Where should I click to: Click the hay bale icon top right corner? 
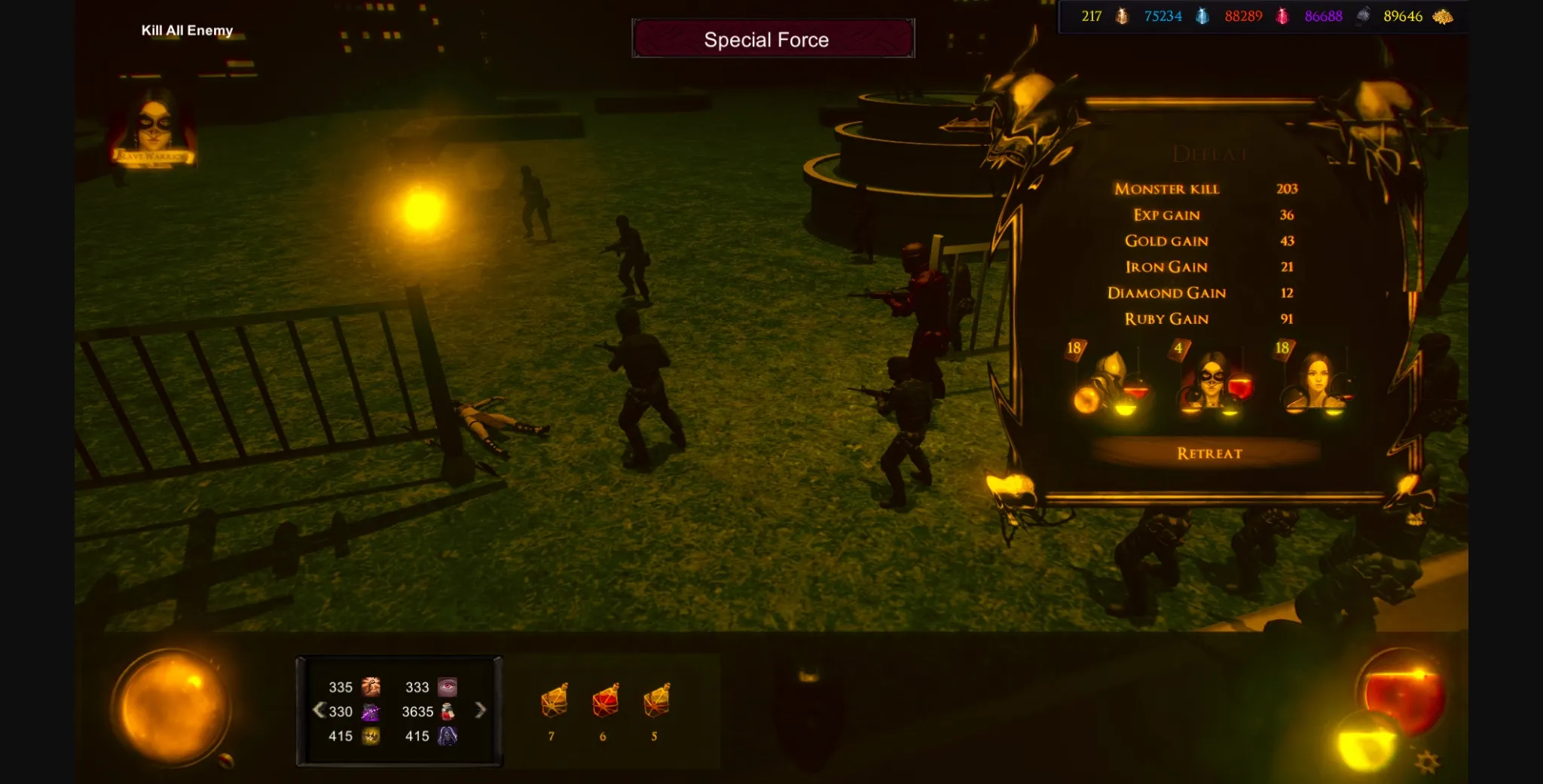click(1443, 16)
